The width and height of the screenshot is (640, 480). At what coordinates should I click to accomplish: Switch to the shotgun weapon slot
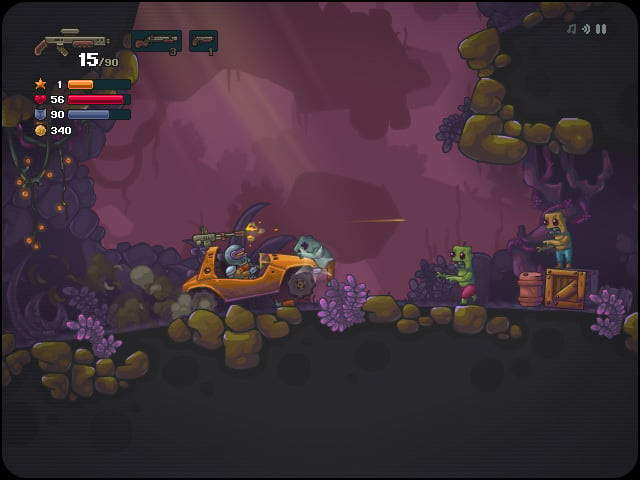pos(156,41)
